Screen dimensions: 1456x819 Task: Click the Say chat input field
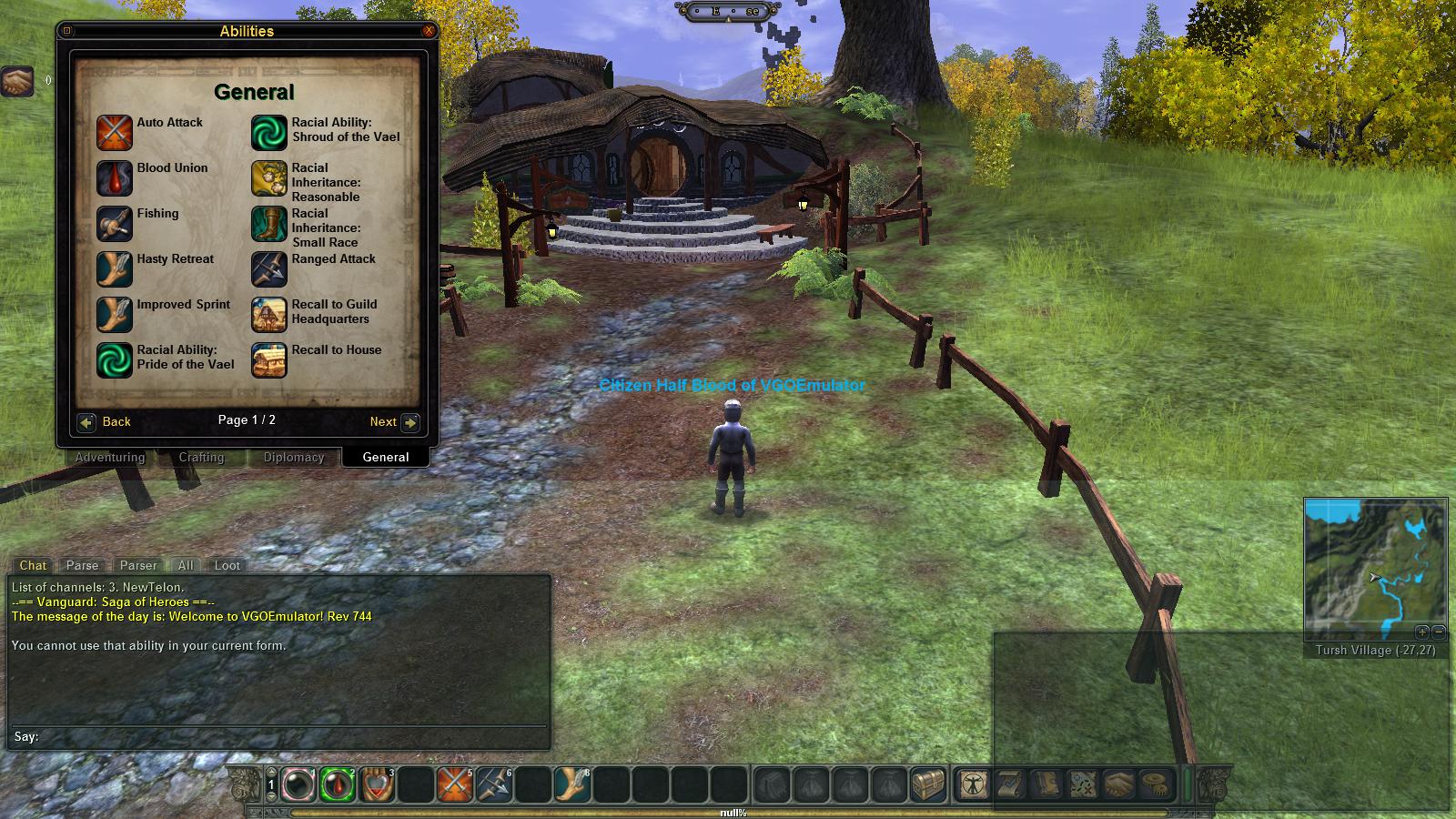(x=291, y=736)
